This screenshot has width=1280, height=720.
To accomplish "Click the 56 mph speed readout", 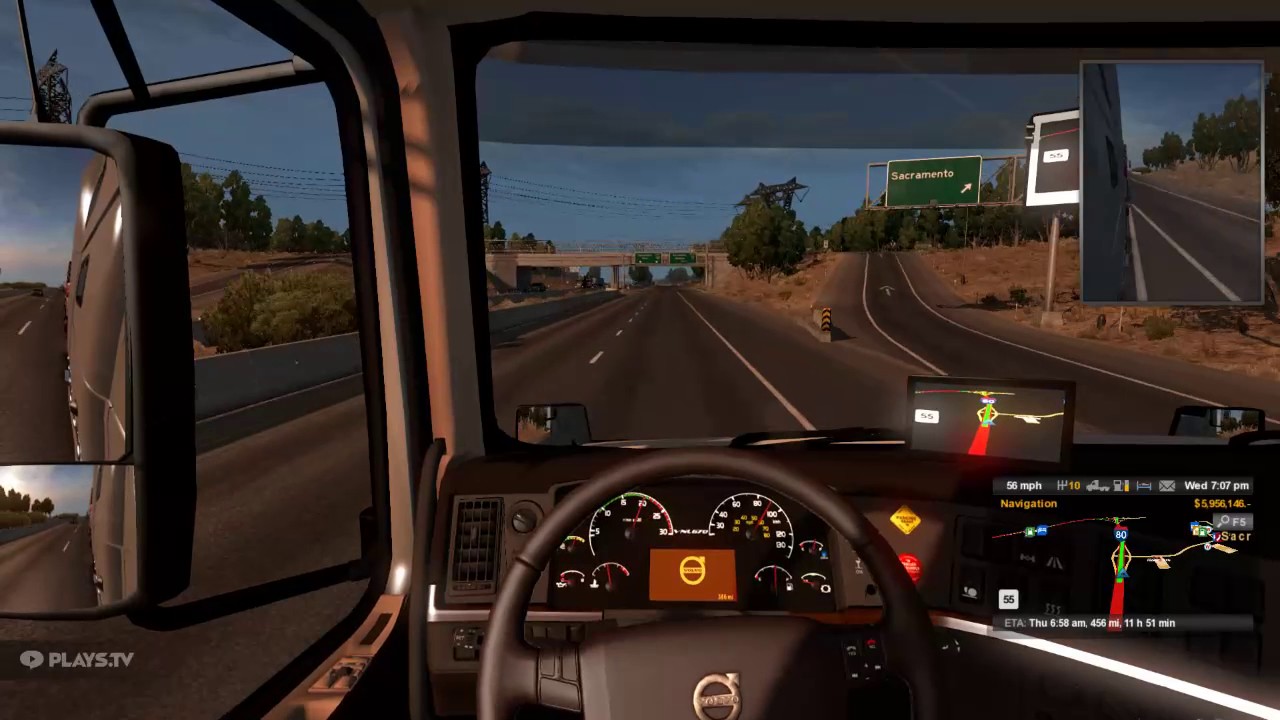I will (1023, 485).
